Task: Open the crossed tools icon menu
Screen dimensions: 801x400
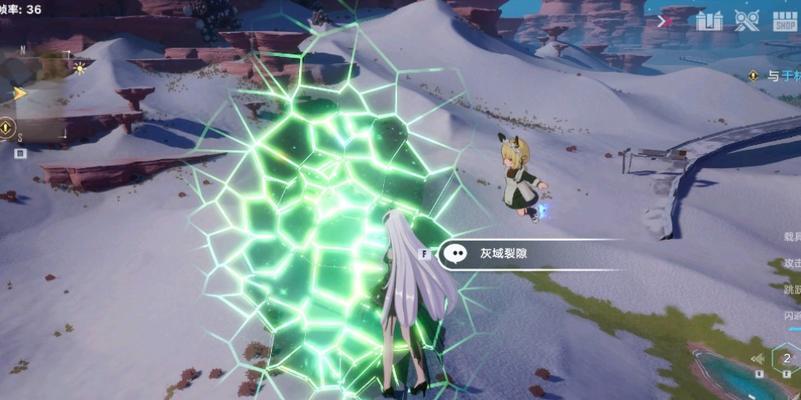Action: point(746,20)
